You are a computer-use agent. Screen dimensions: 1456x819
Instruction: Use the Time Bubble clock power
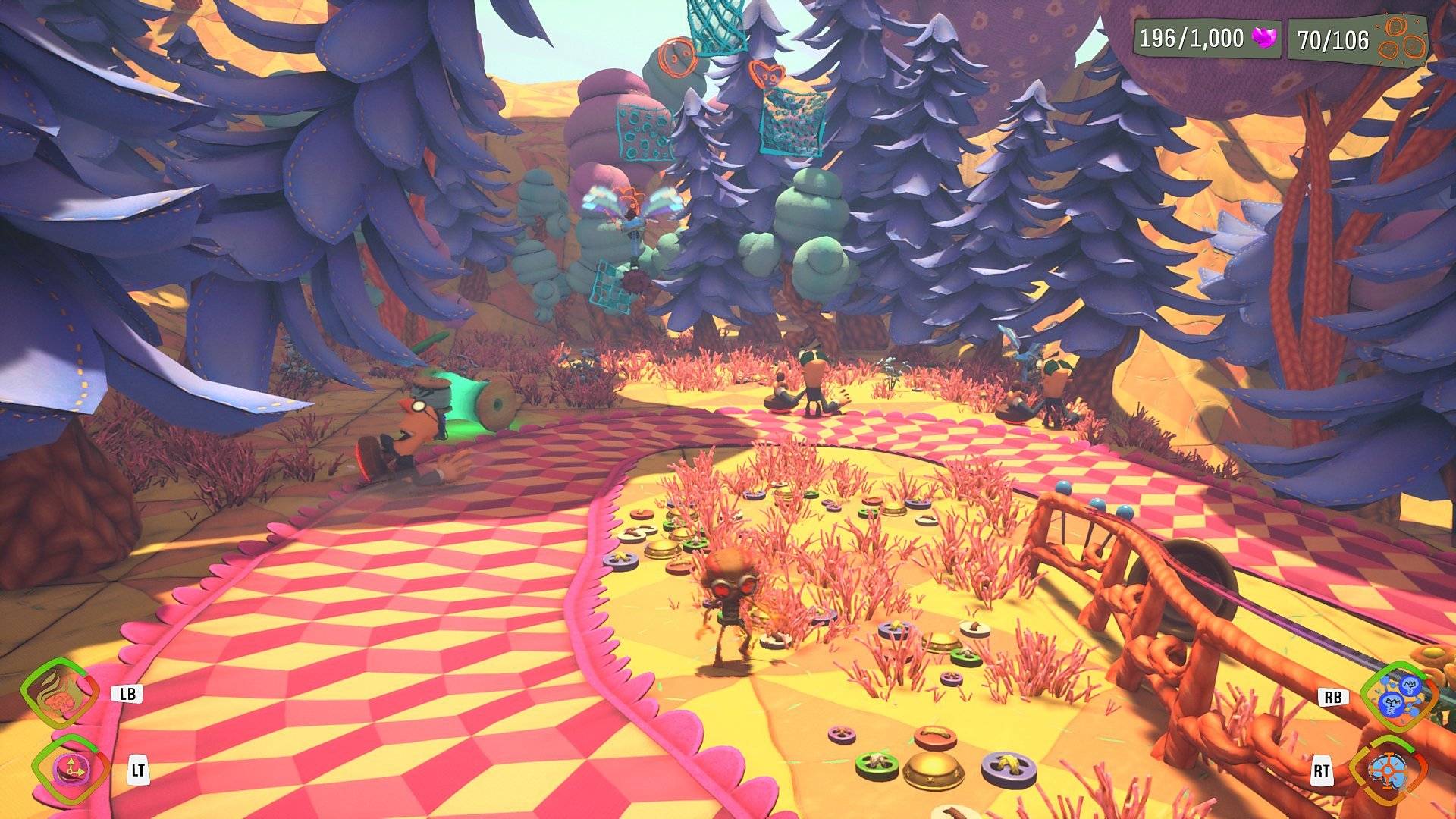tap(71, 770)
